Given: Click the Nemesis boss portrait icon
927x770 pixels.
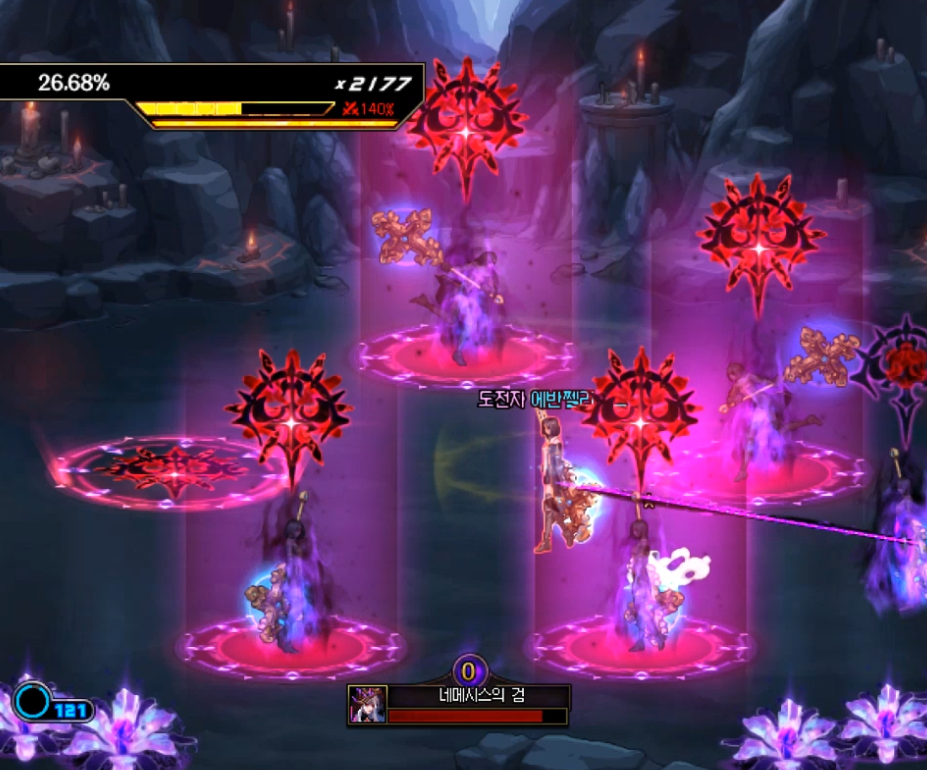Looking at the screenshot, I should (x=368, y=705).
